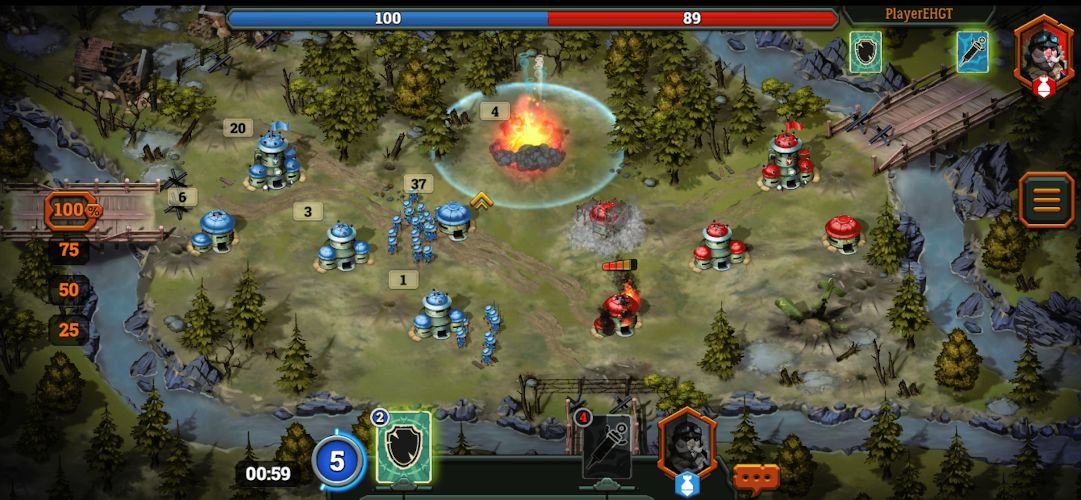Open the hamburger menu button
Viewport: 1081px width, 500px height.
point(1046,199)
